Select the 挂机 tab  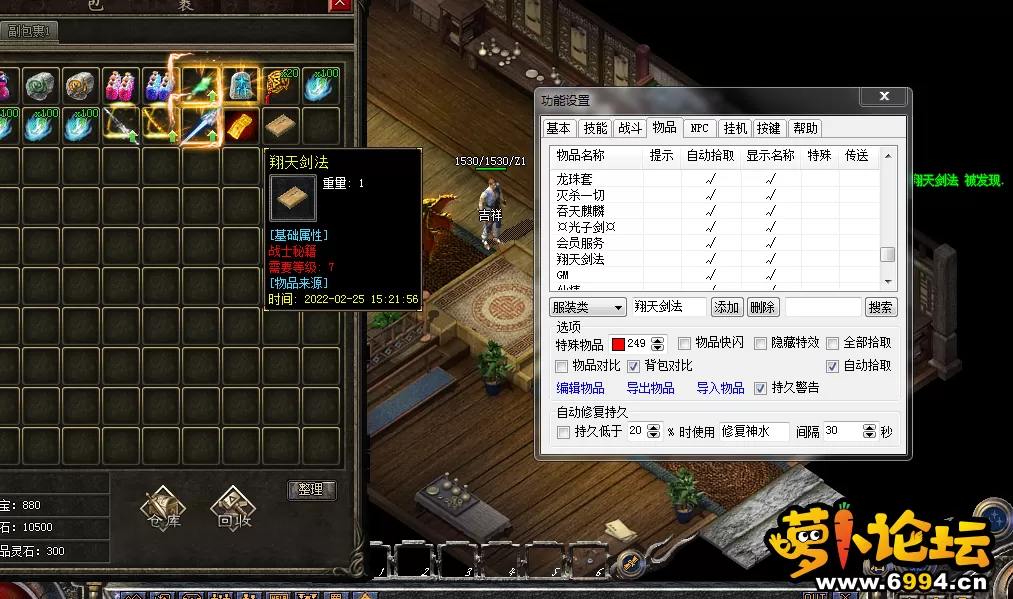click(735, 128)
